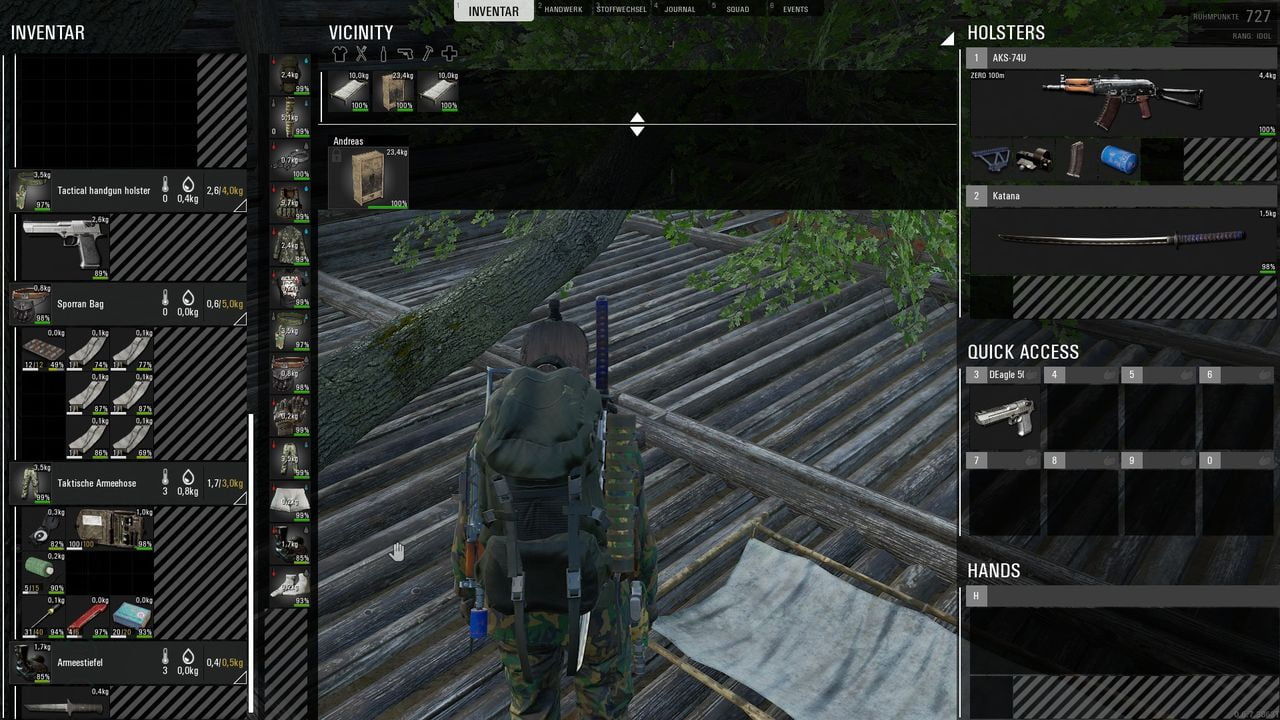Image resolution: width=1280 pixels, height=720 pixels.
Task: Open the Squad tab
Action: [x=737, y=9]
